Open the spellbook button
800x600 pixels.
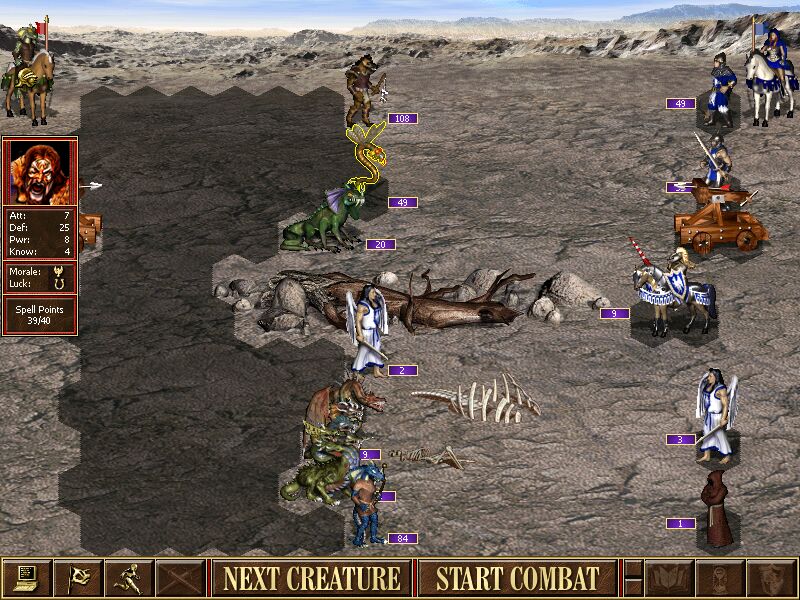point(668,578)
